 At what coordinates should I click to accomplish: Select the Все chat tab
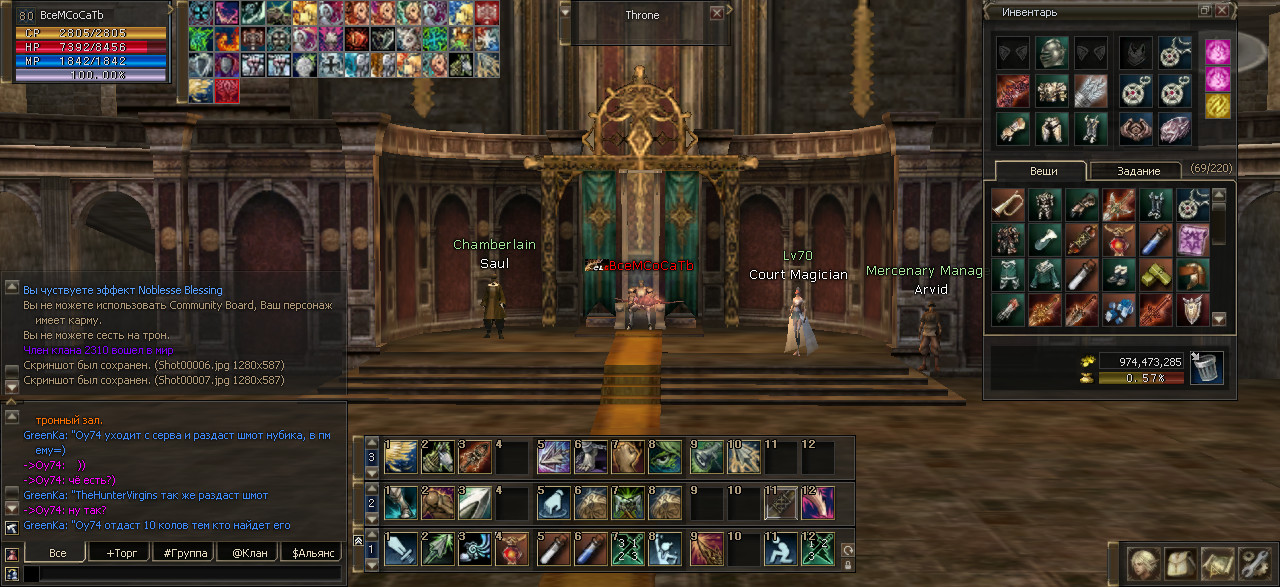pyautogui.click(x=57, y=552)
